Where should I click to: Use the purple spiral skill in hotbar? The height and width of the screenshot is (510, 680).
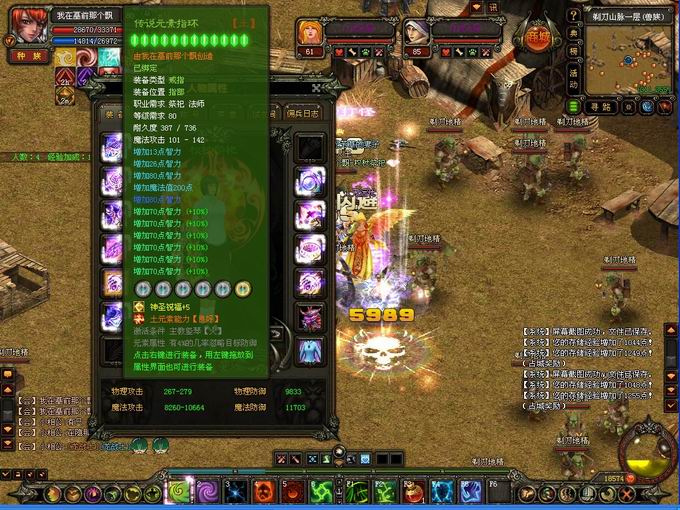(x=209, y=491)
